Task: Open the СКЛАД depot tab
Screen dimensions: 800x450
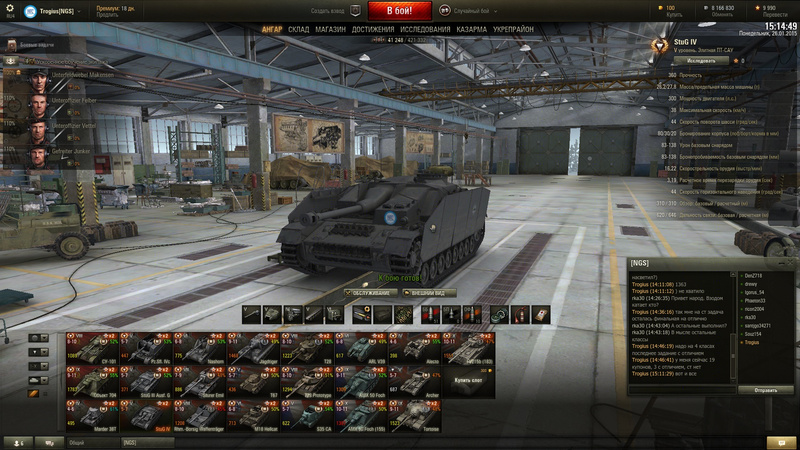Action: [x=298, y=30]
